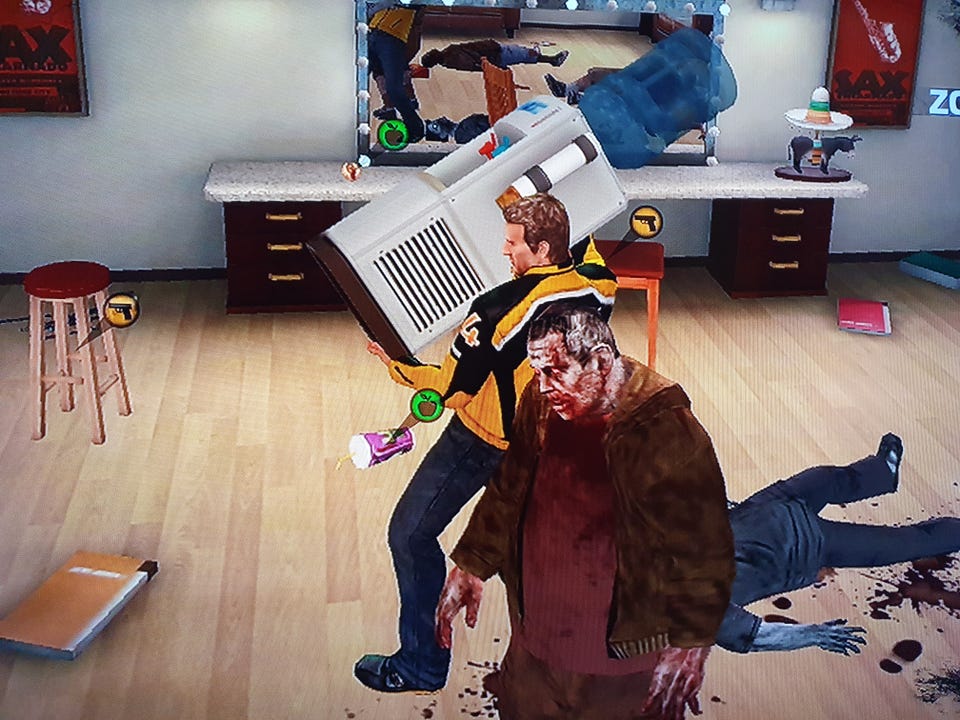This screenshot has width=960, height=720.
Task: Click the green food marker on the pink drink
Action: [x=427, y=406]
